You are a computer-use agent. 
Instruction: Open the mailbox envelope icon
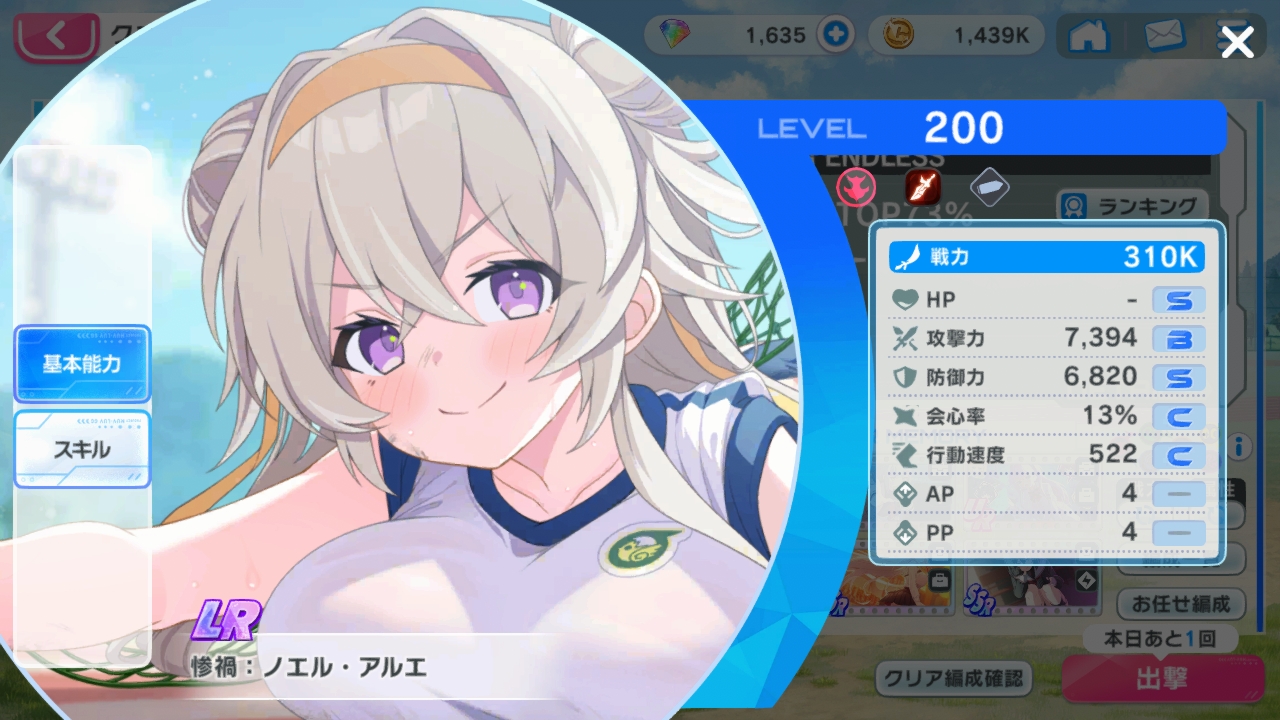pos(1164,36)
